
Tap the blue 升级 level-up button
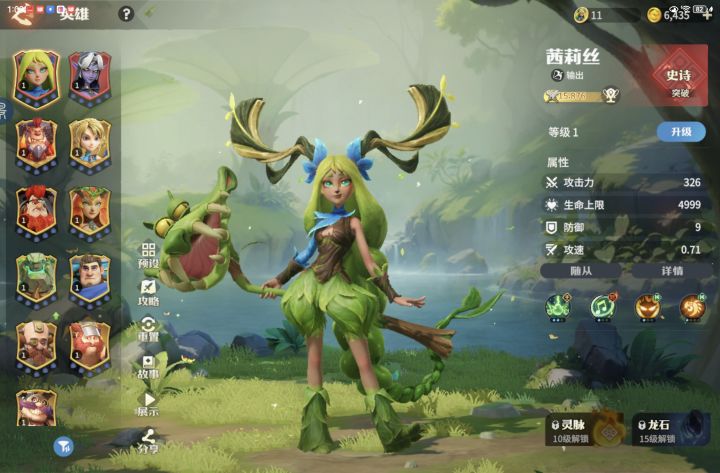pyautogui.click(x=680, y=132)
